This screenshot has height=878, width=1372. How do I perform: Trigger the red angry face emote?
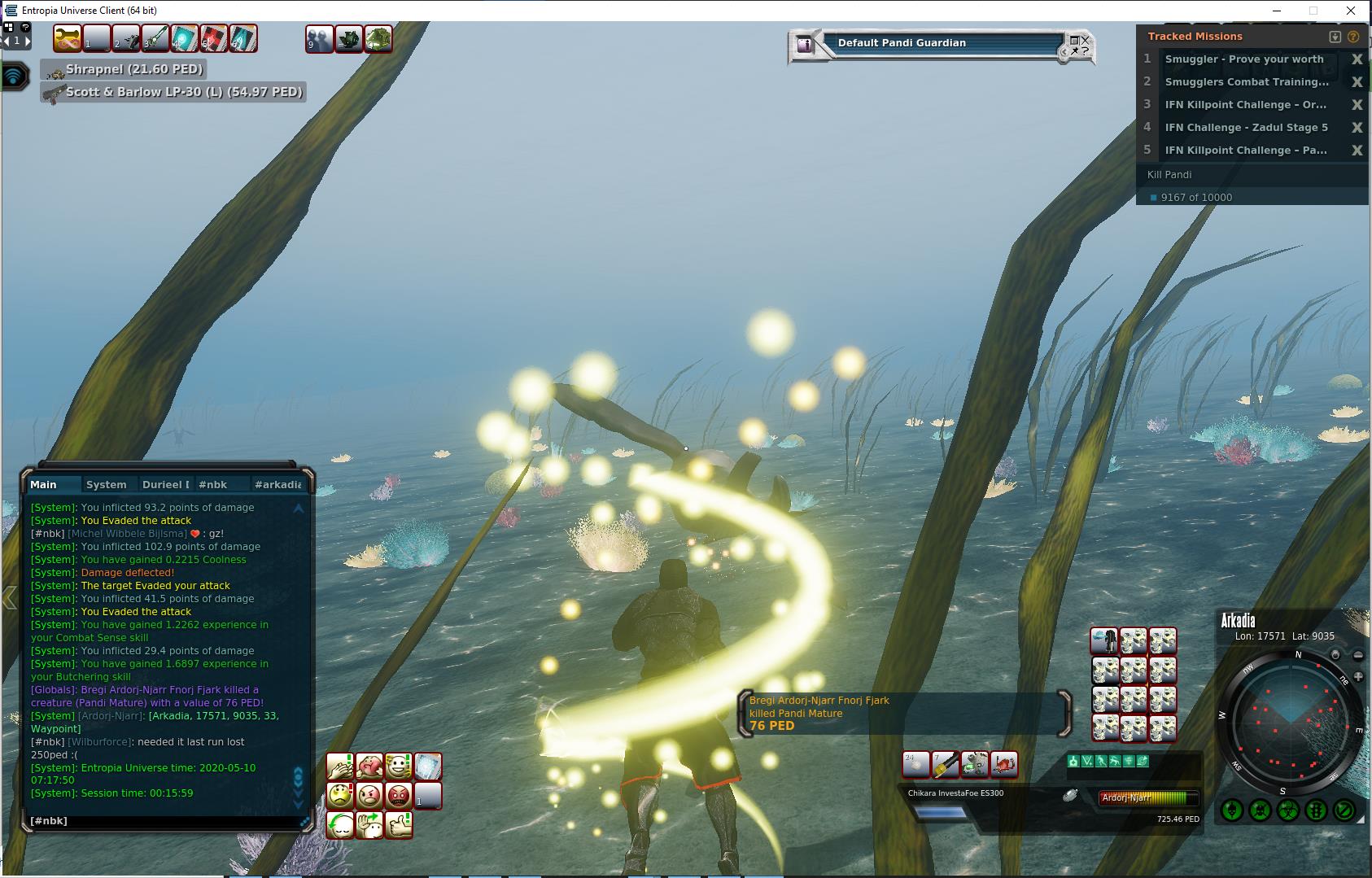[399, 795]
